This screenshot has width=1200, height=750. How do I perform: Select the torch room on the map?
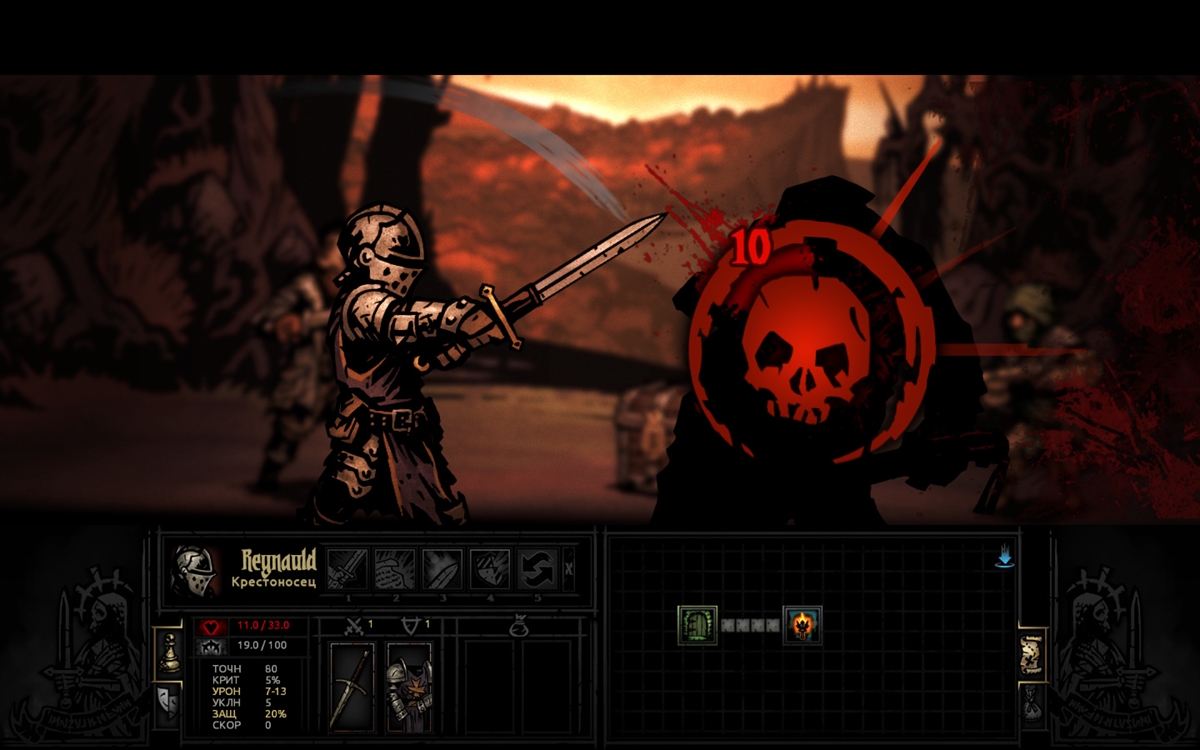click(802, 625)
